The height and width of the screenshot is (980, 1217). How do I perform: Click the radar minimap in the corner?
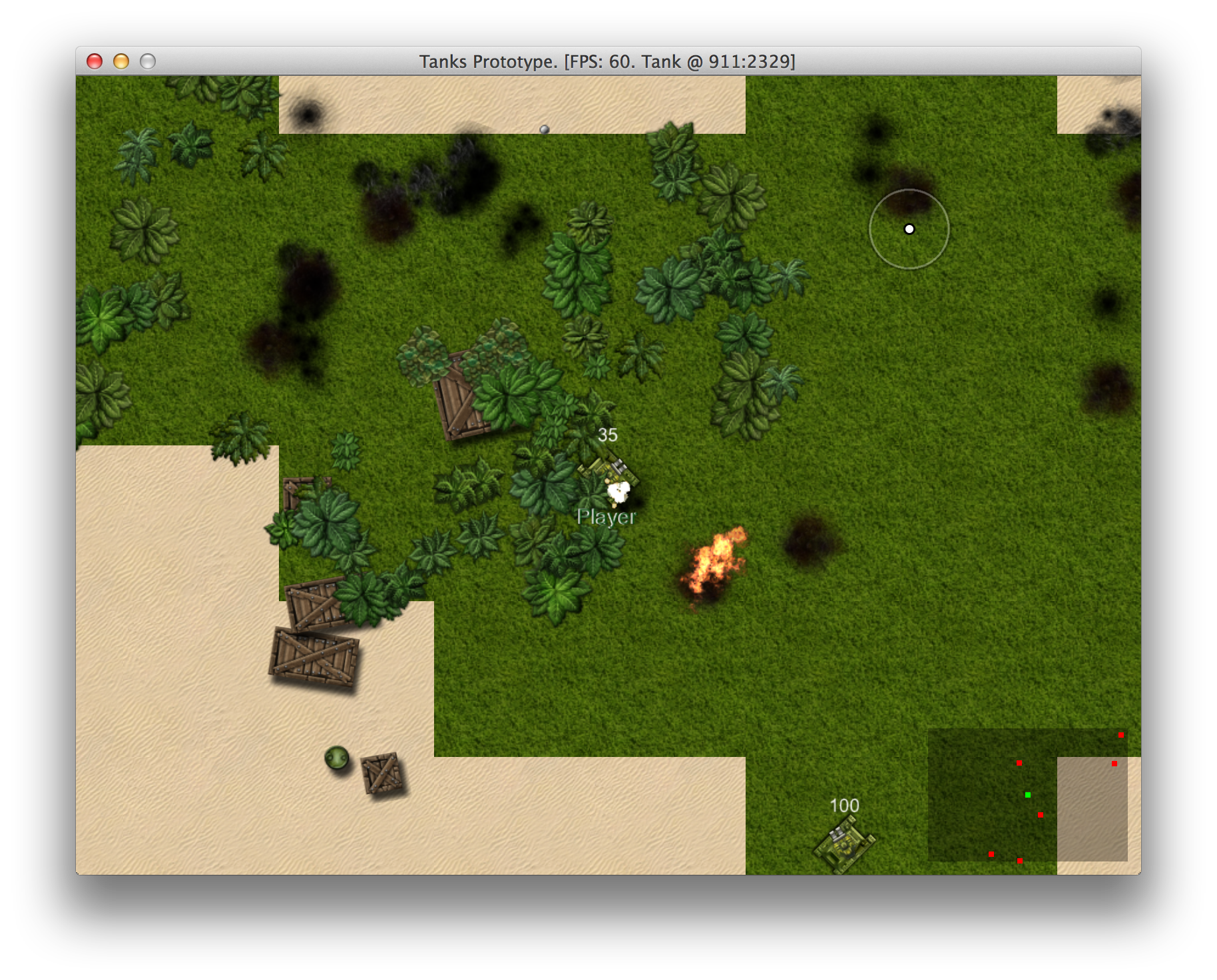click(1027, 795)
